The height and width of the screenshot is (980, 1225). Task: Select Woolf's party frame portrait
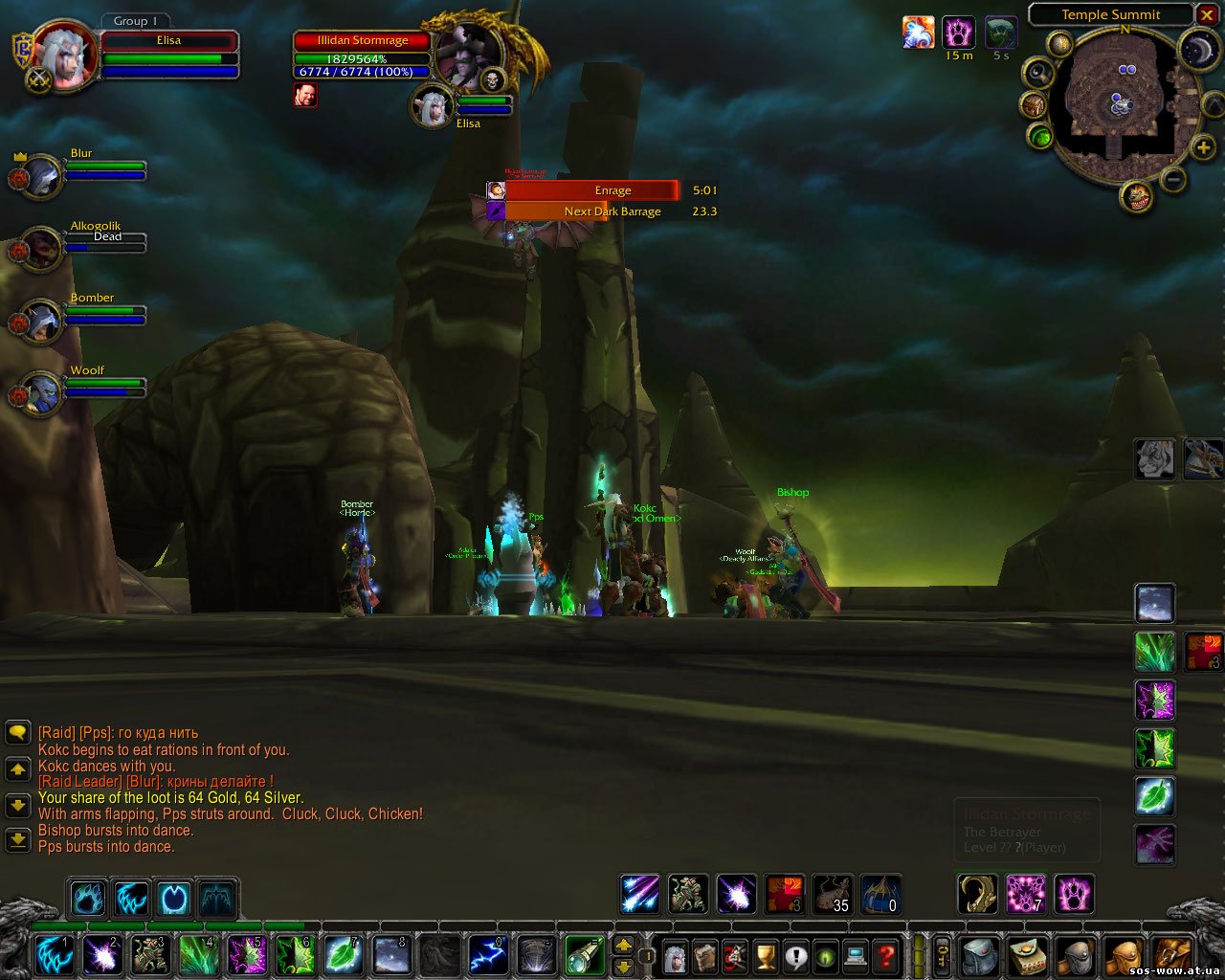click(40, 393)
